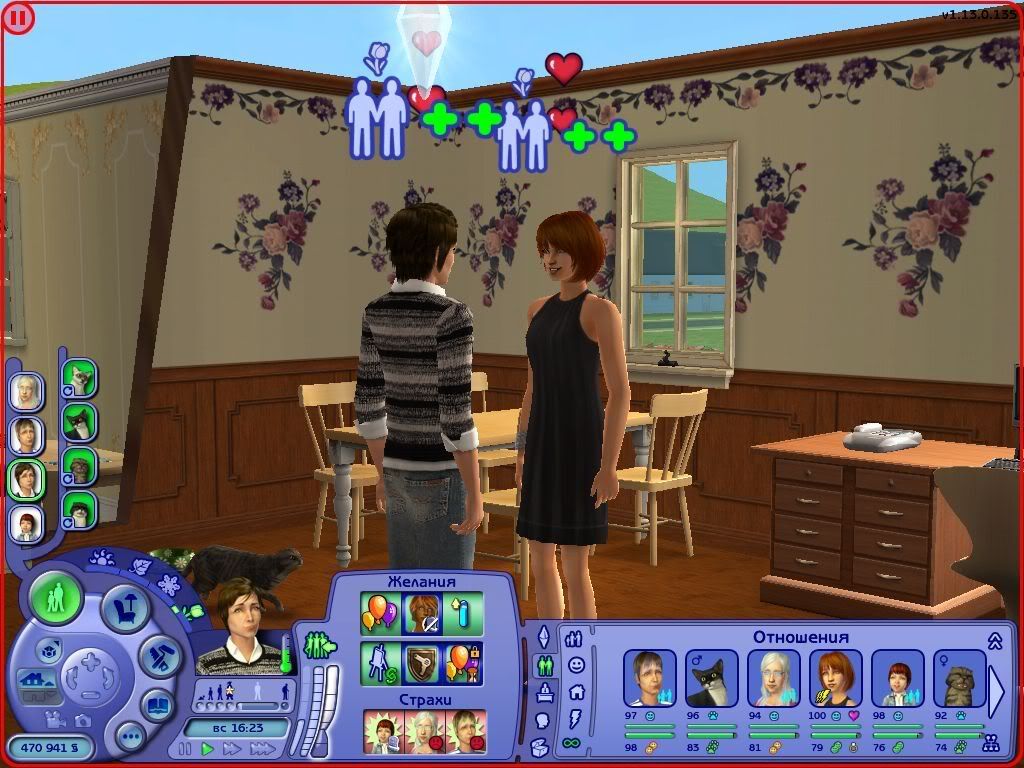Click the hair dryer shield want
Screen dimensions: 1024x768
pos(422,662)
